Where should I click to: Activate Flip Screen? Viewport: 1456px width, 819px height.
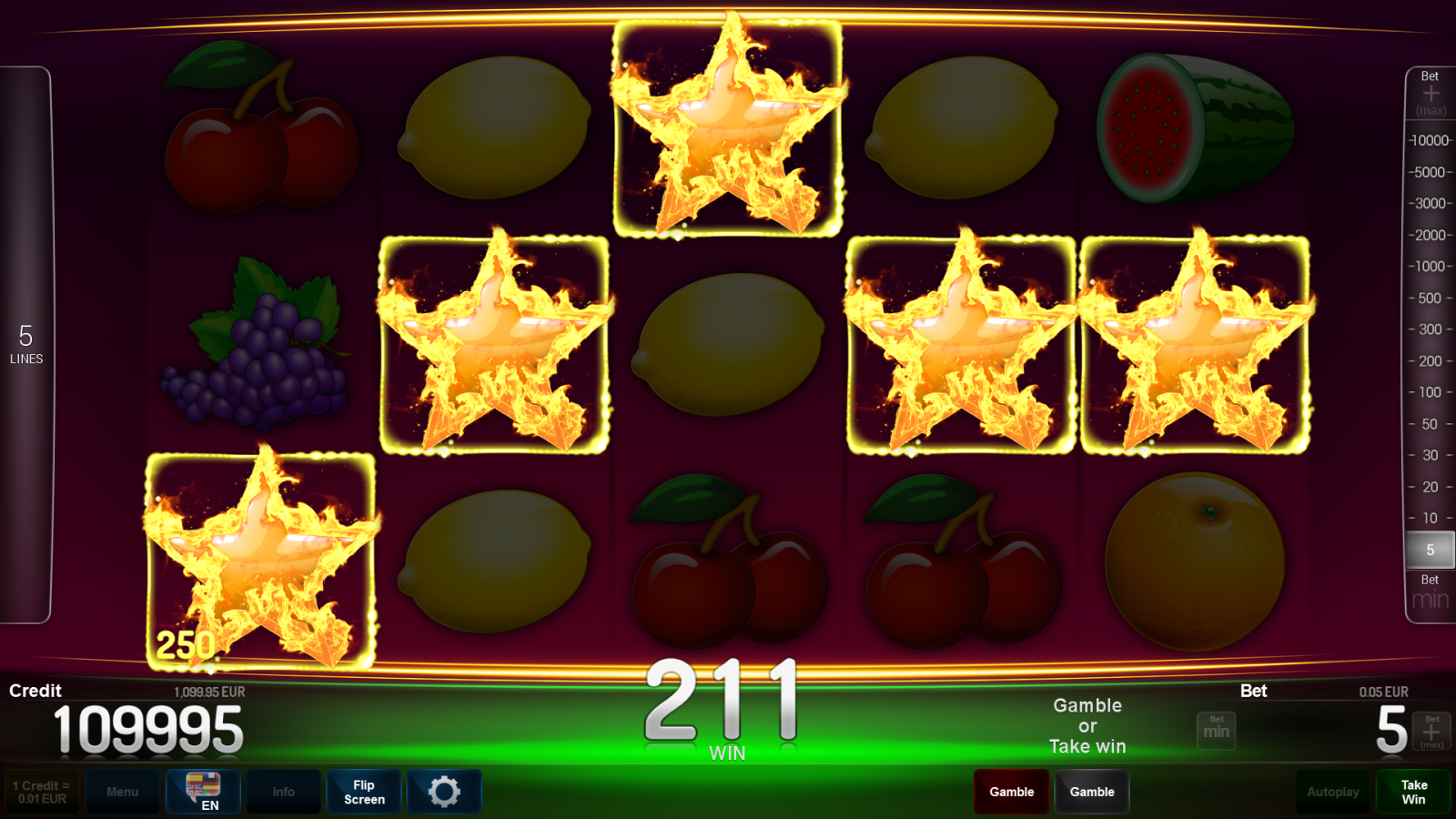363,792
